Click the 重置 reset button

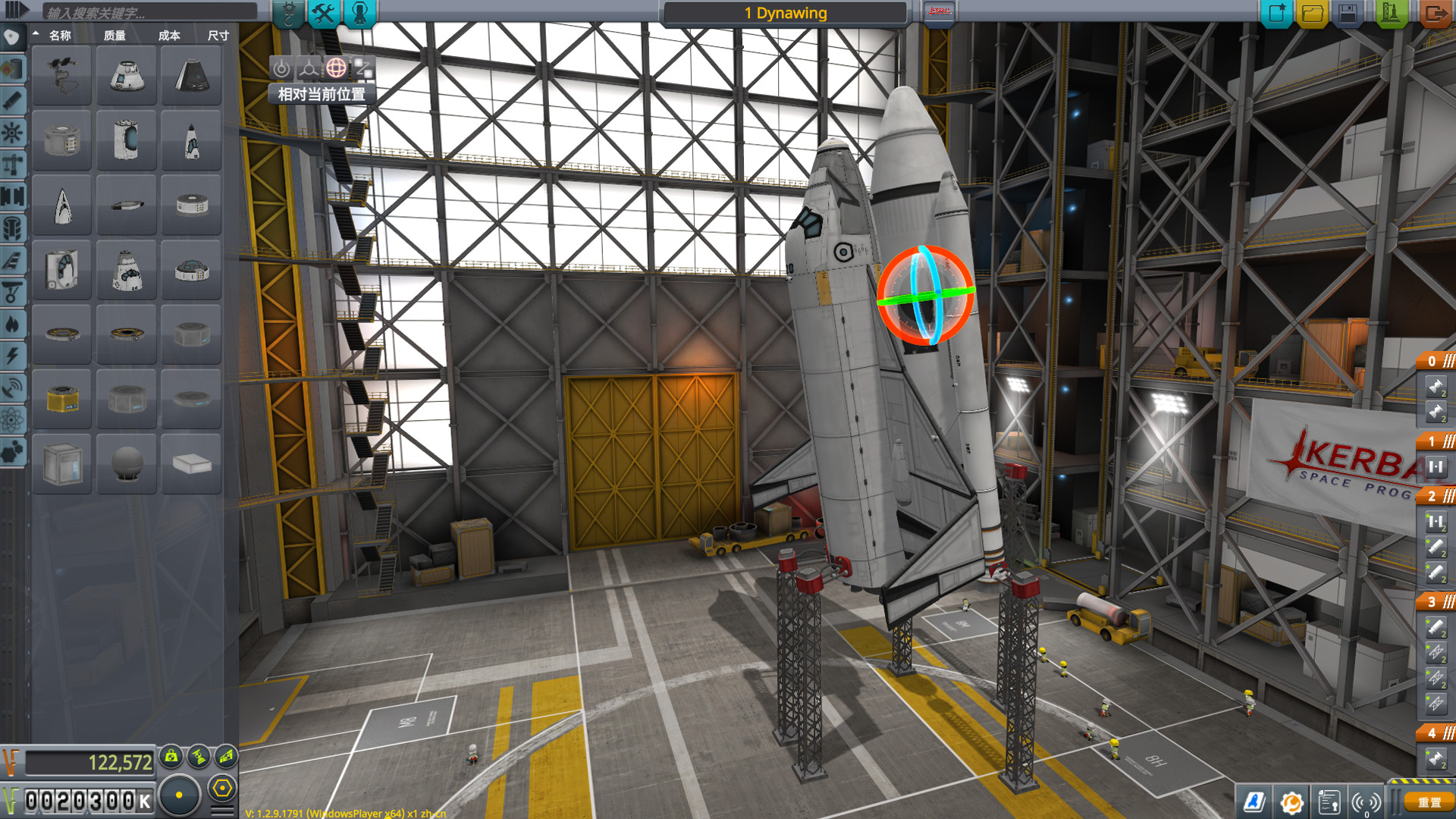1429,802
